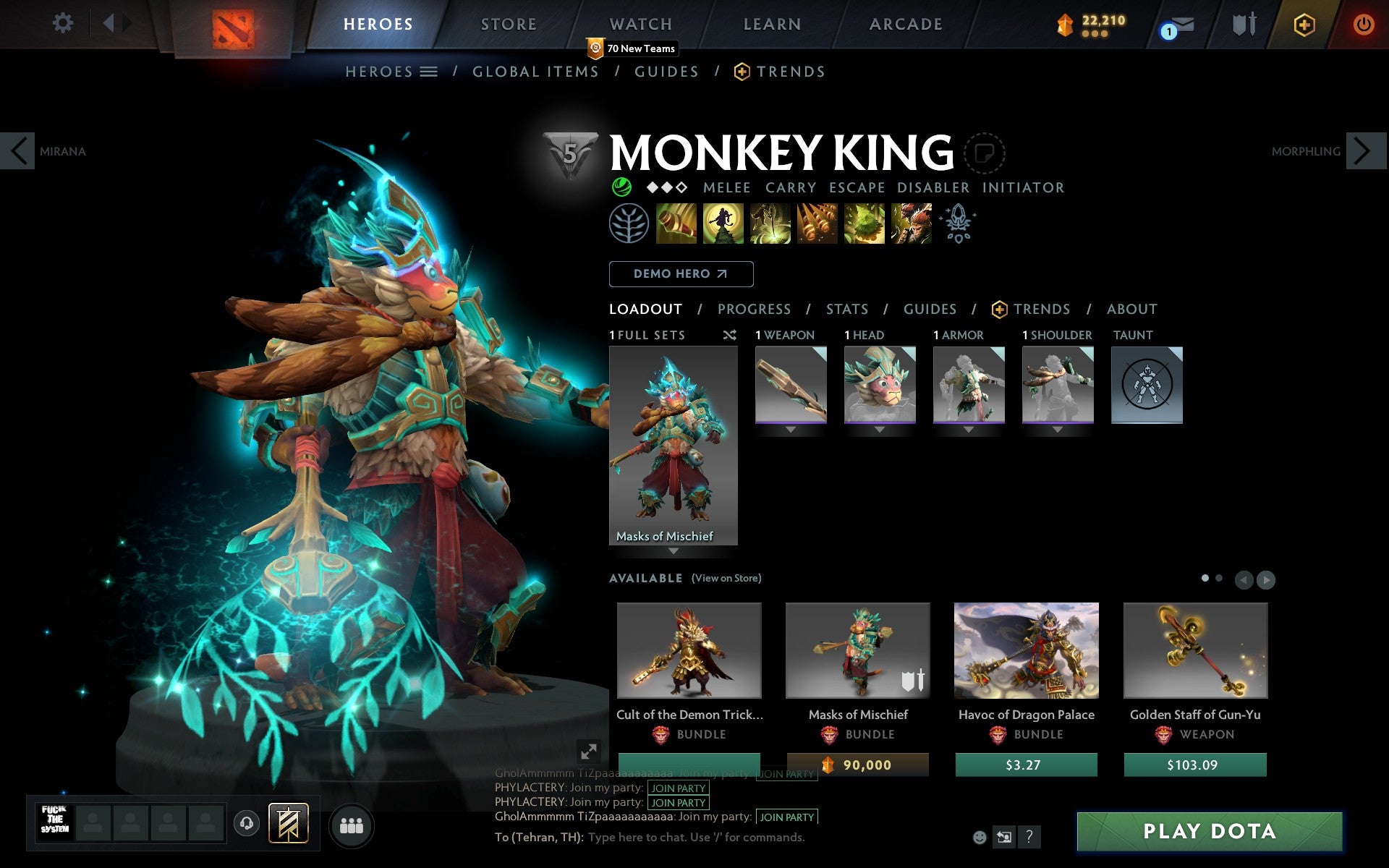This screenshot has width=1389, height=868.
Task: Open the ARCADE menu
Action: point(906,23)
